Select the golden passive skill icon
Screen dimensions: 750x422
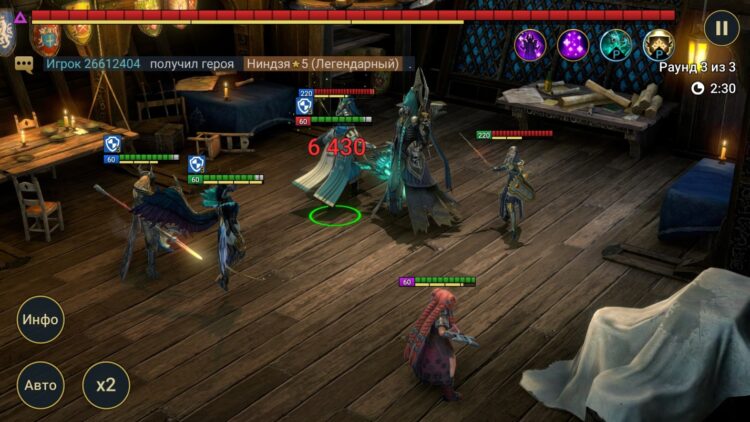[658, 45]
